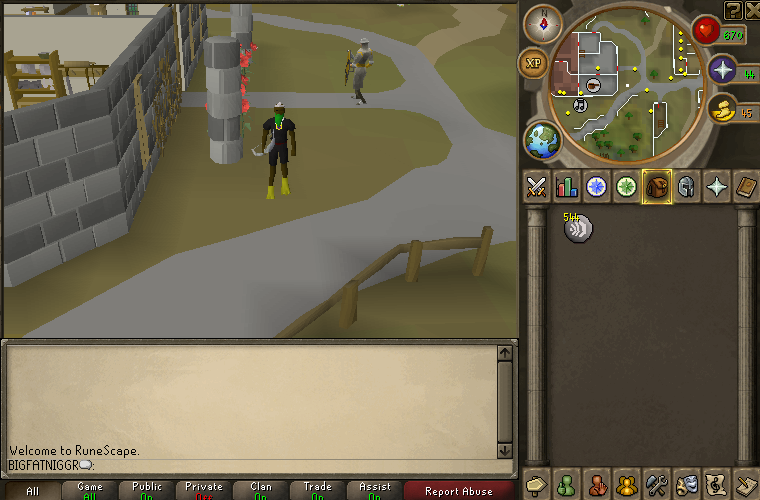Click the compass on the minimap
The height and width of the screenshot is (500, 760).
(x=543, y=23)
